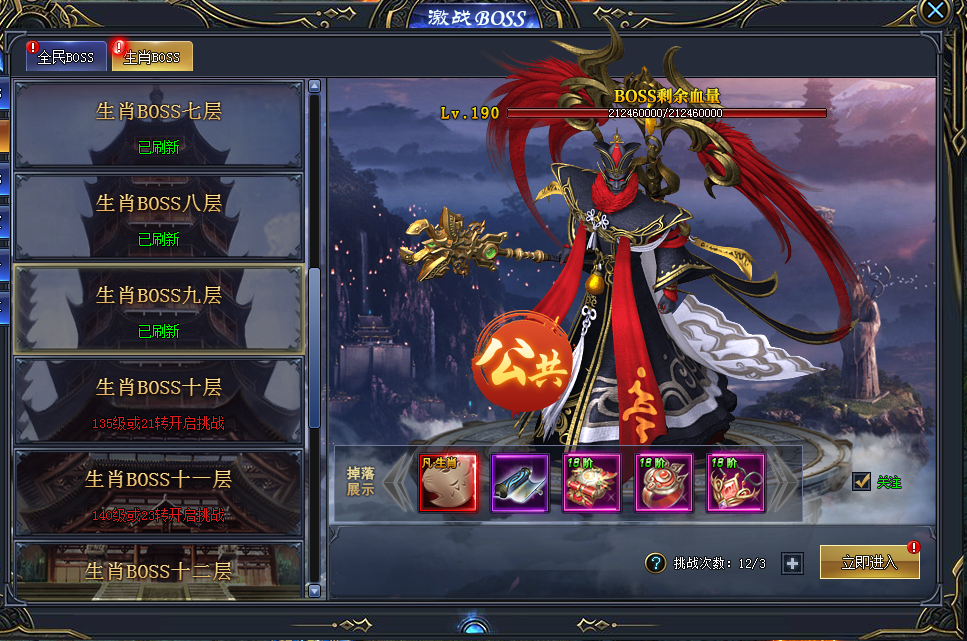The width and height of the screenshot is (967, 641).
Task: Show more drops with the right arrow
Action: (786, 483)
